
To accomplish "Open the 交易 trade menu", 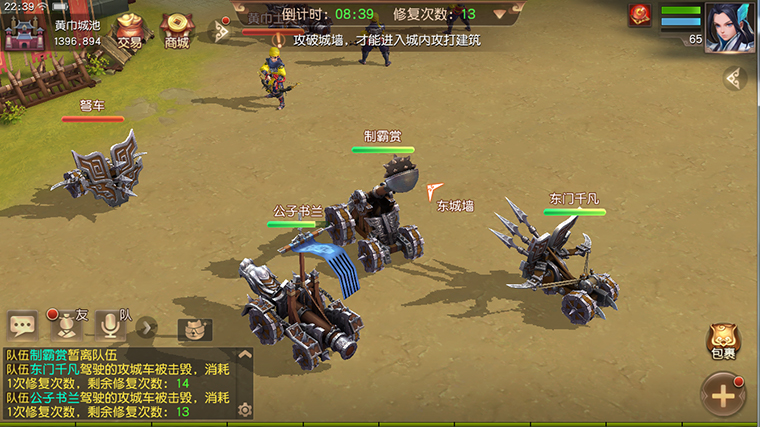I will [x=129, y=30].
